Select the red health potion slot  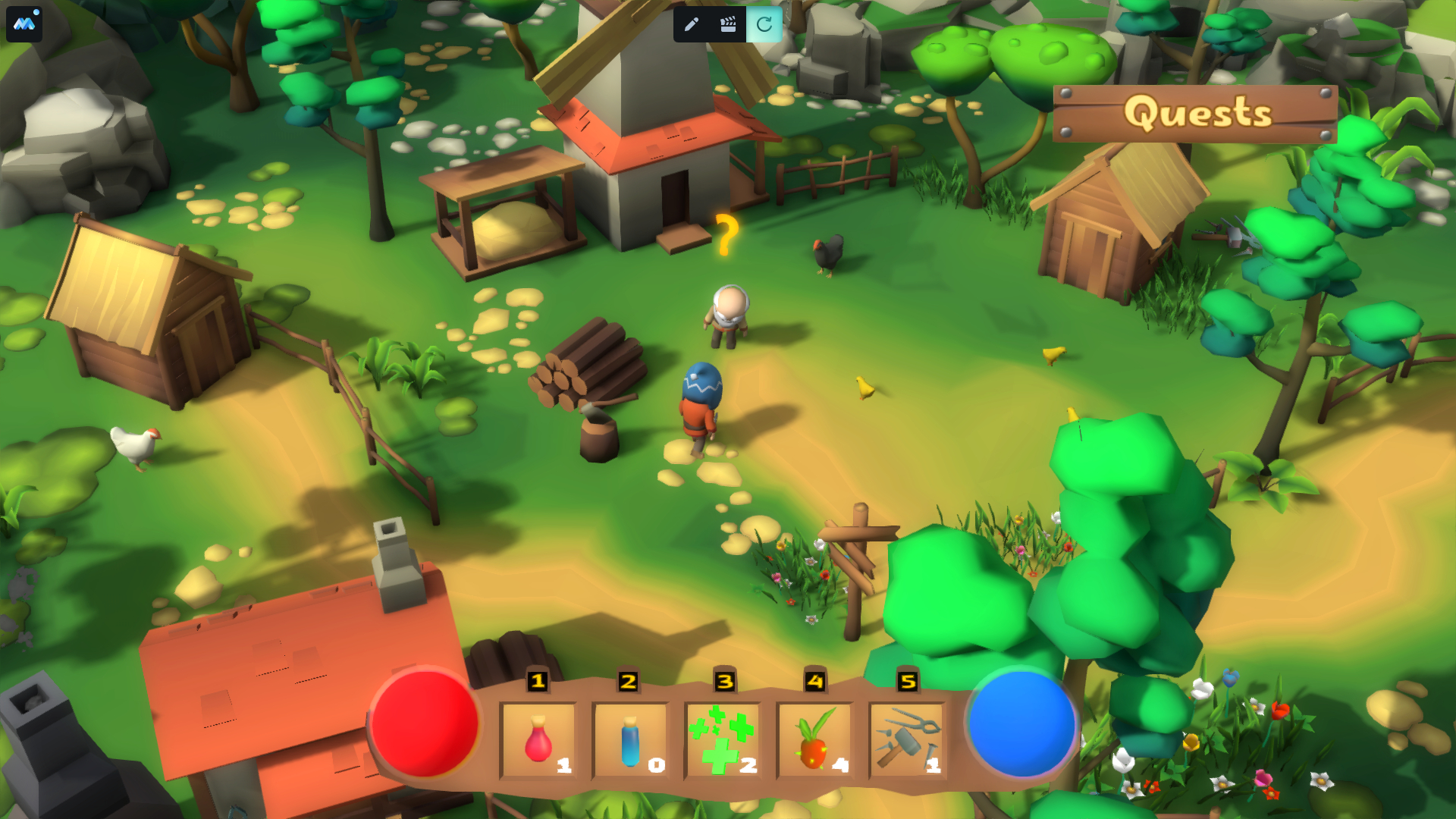click(538, 741)
